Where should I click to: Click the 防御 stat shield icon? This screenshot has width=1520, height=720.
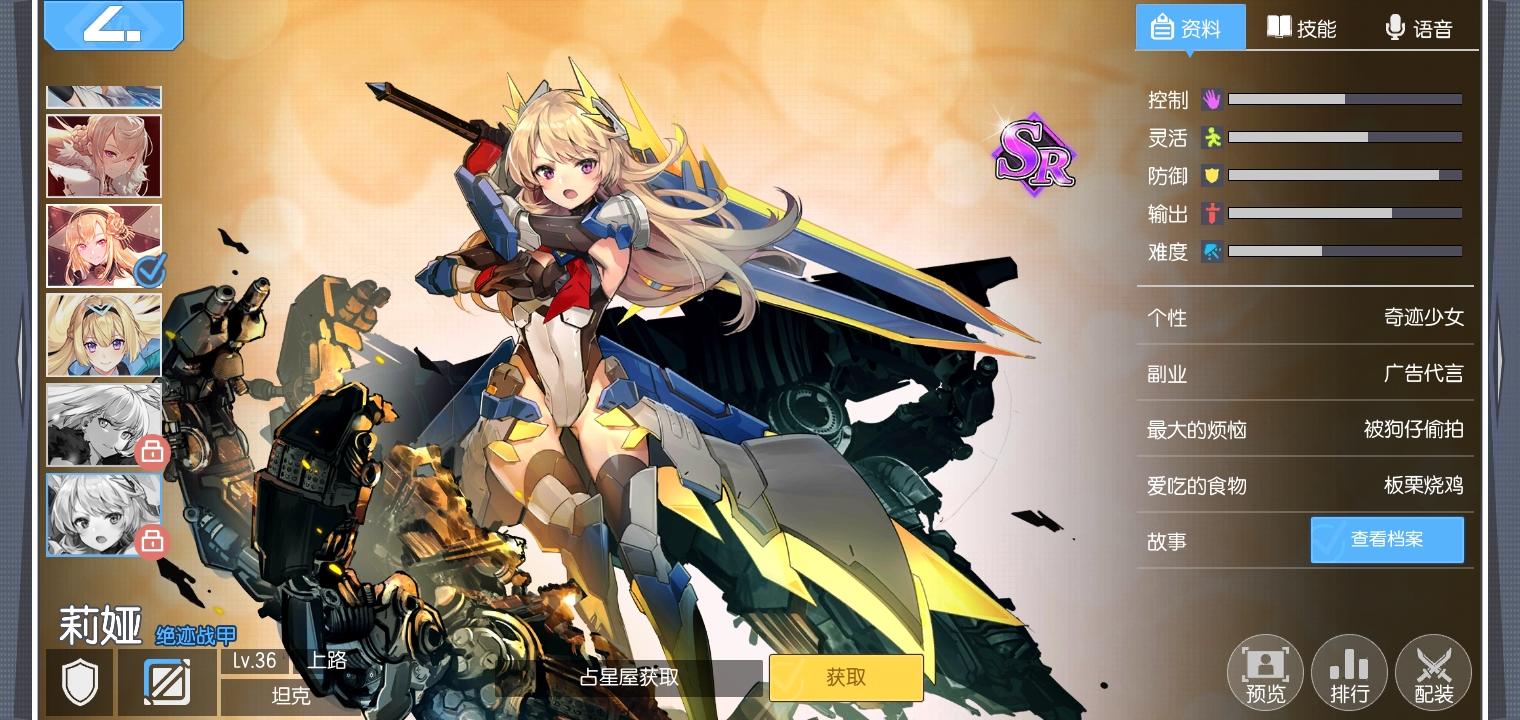click(1211, 175)
